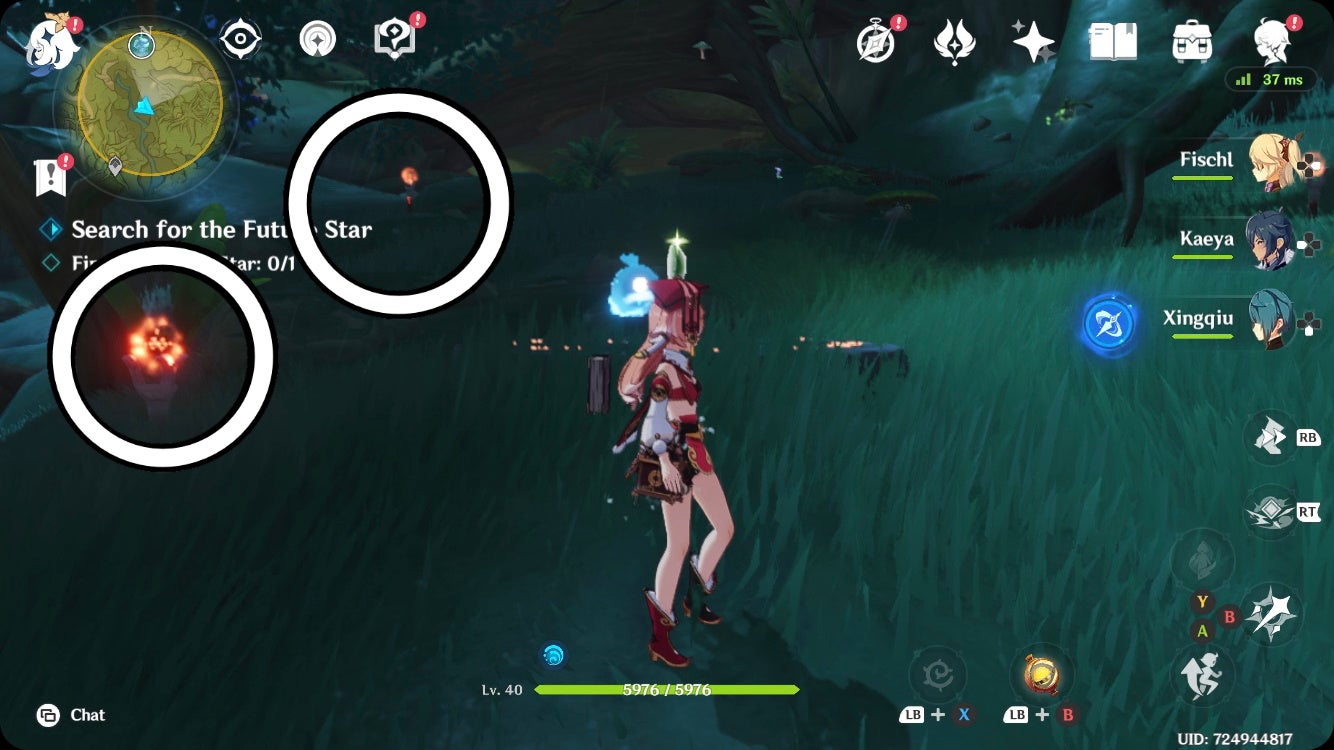Open the Elemental Sight eye icon
The height and width of the screenshot is (750, 1334).
click(x=240, y=40)
